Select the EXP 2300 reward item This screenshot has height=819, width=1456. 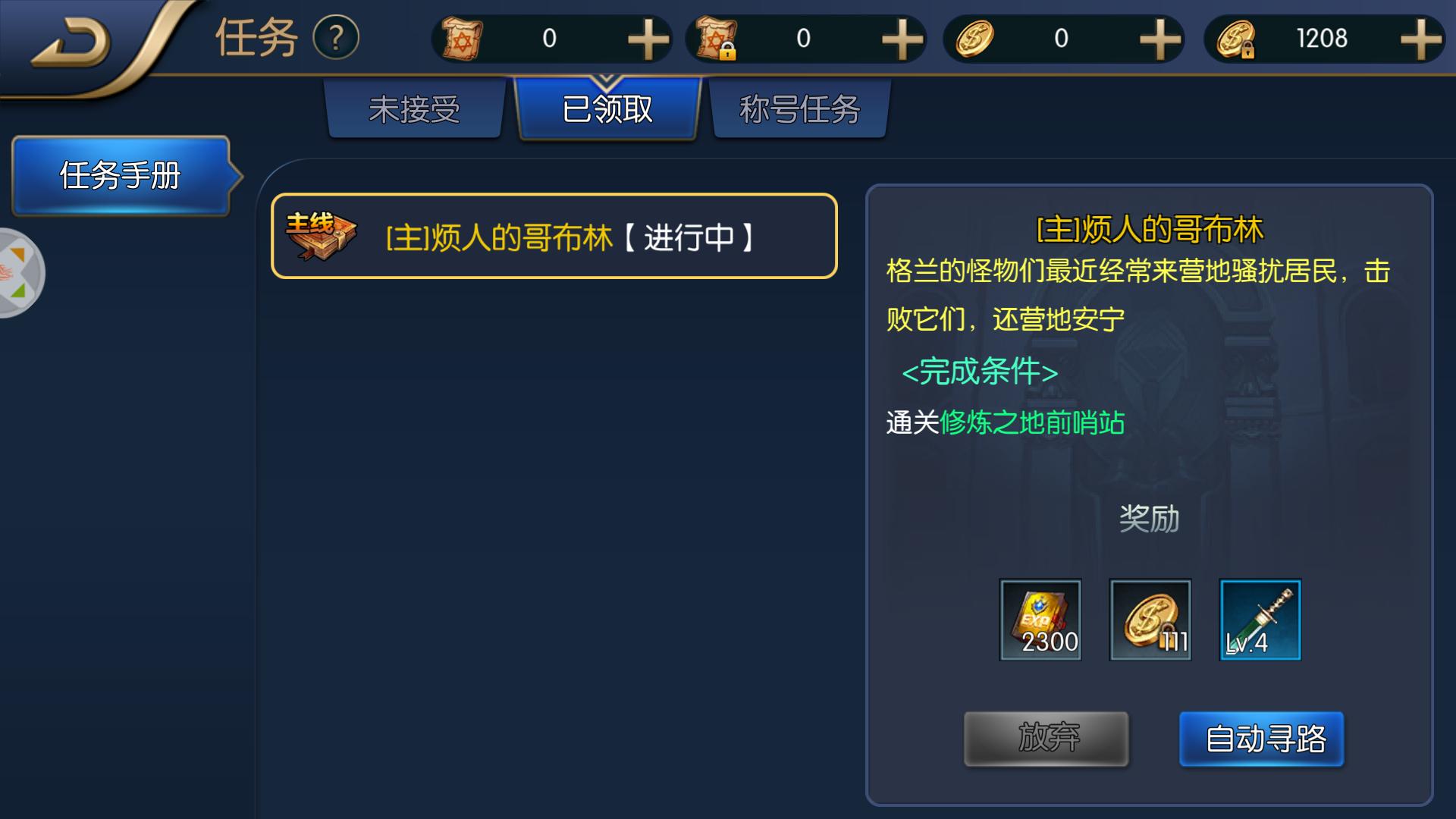coord(1041,620)
